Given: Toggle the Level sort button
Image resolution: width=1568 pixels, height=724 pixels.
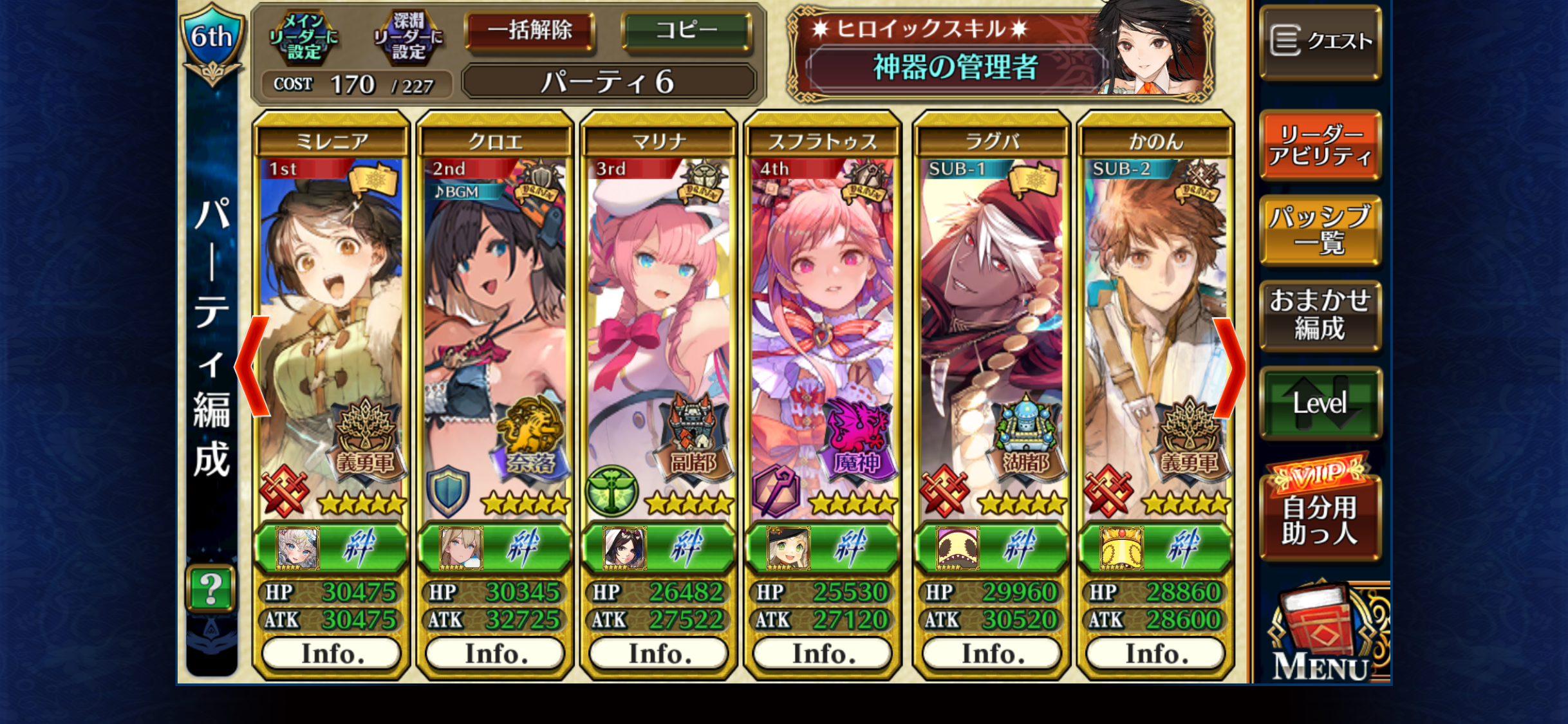Looking at the screenshot, I should pos(1320,404).
